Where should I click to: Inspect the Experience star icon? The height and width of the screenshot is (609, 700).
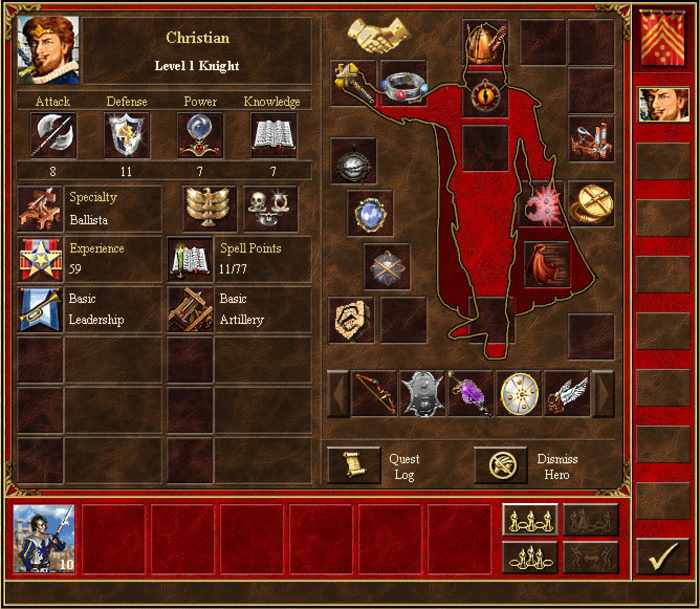point(40,259)
